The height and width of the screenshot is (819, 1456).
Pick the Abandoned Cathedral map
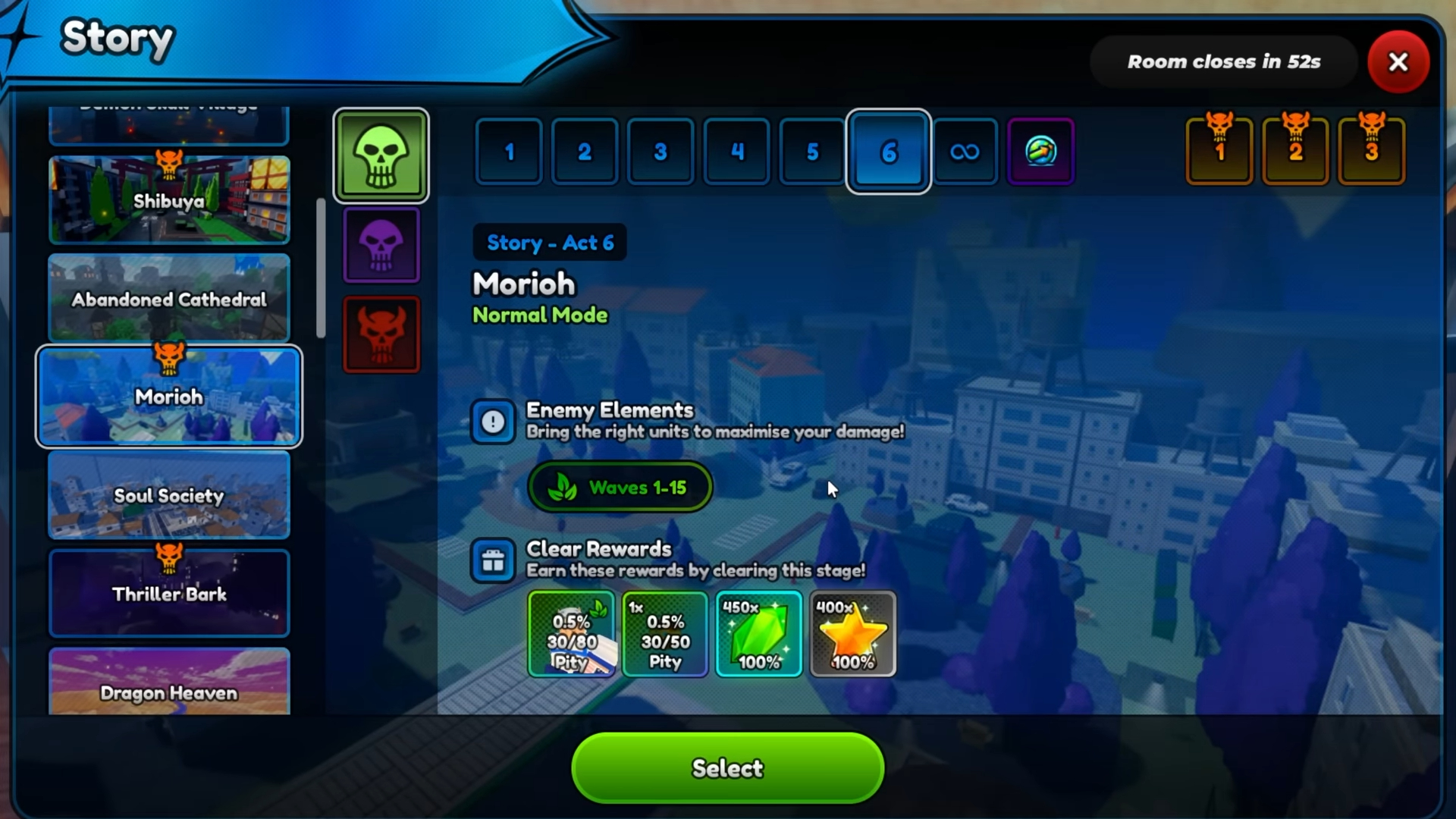click(169, 299)
